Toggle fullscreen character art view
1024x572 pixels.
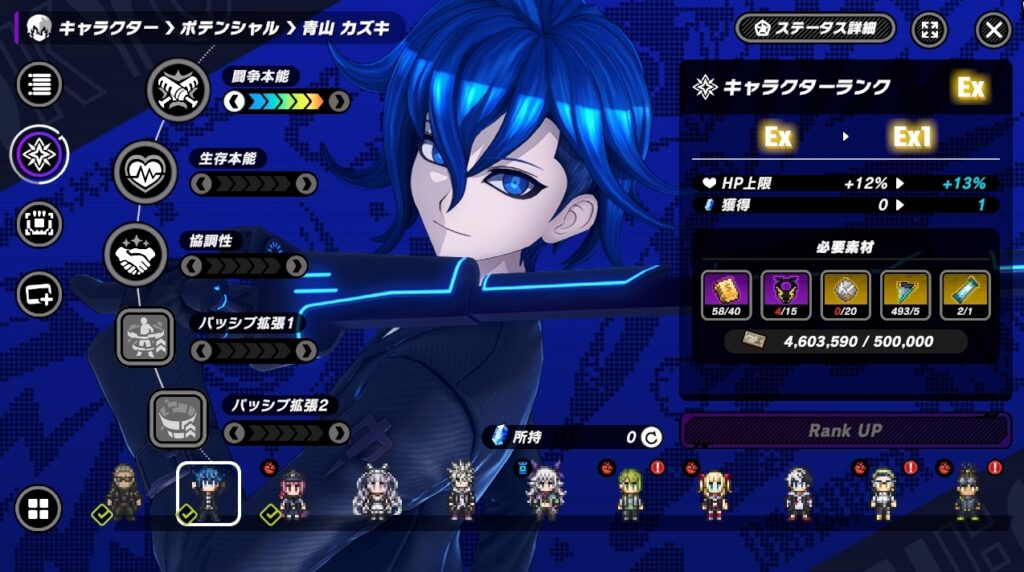pos(930,30)
